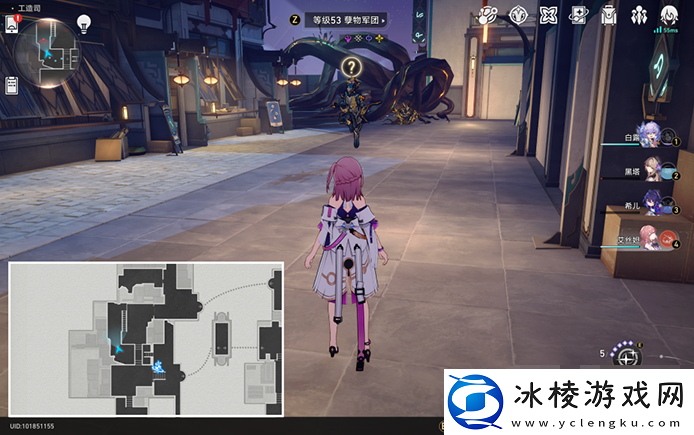Open the mission clipboard icon
The height and width of the screenshot is (435, 694).
pyautogui.click(x=13, y=86)
